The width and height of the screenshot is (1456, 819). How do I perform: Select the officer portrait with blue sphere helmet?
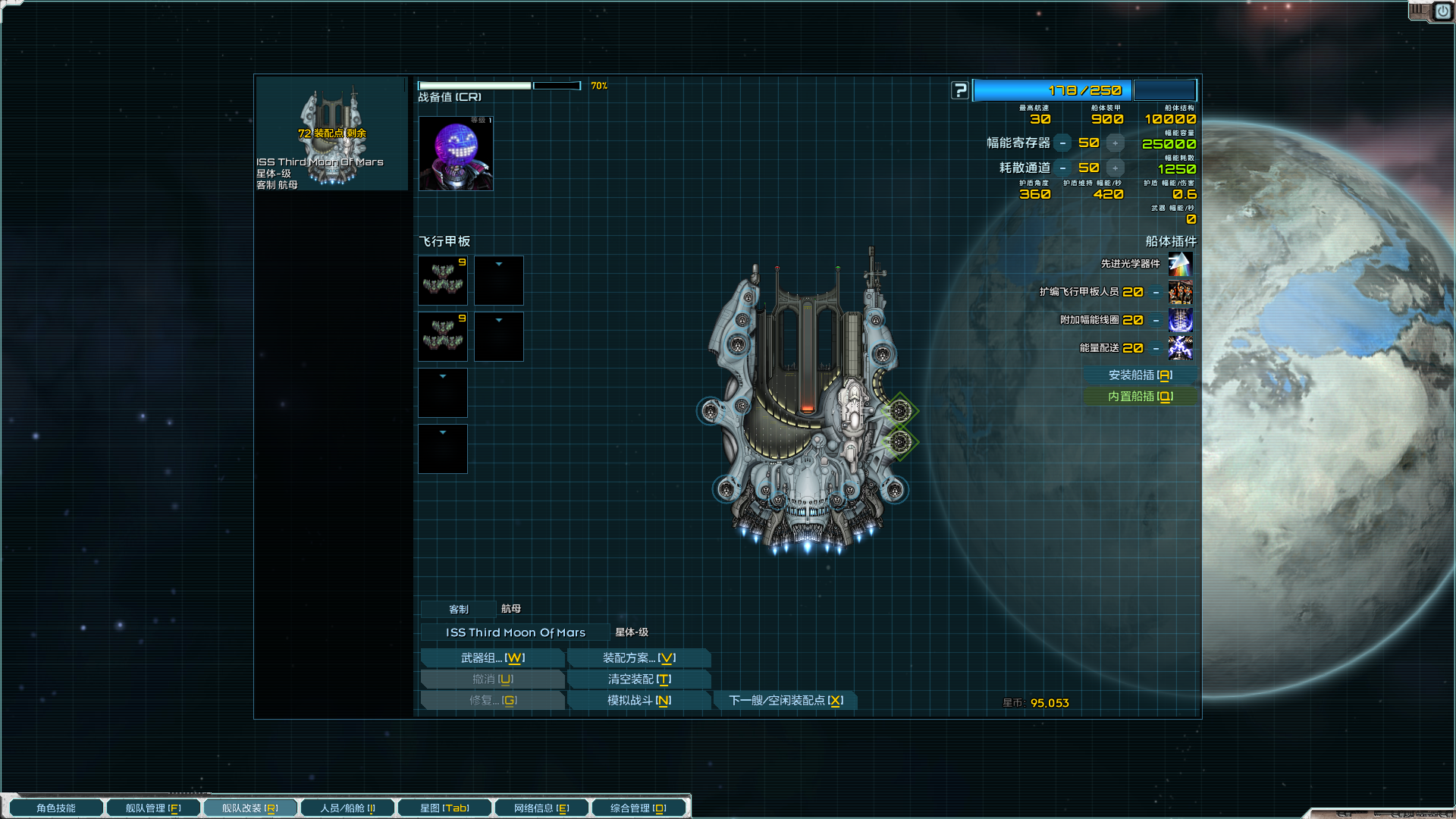pos(455,152)
